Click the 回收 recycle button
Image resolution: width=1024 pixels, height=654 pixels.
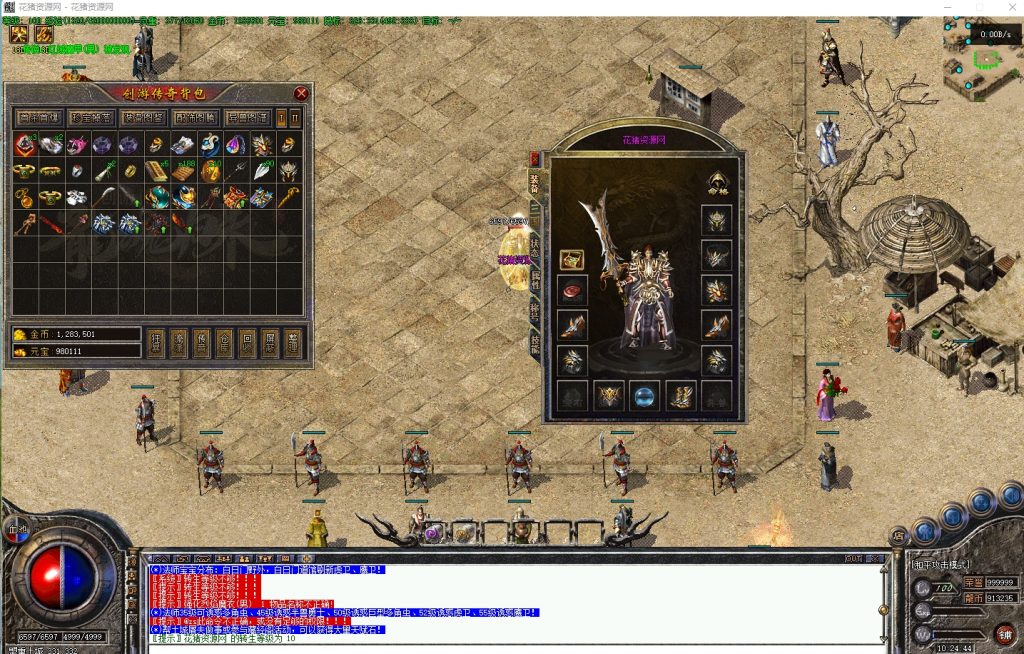247,342
